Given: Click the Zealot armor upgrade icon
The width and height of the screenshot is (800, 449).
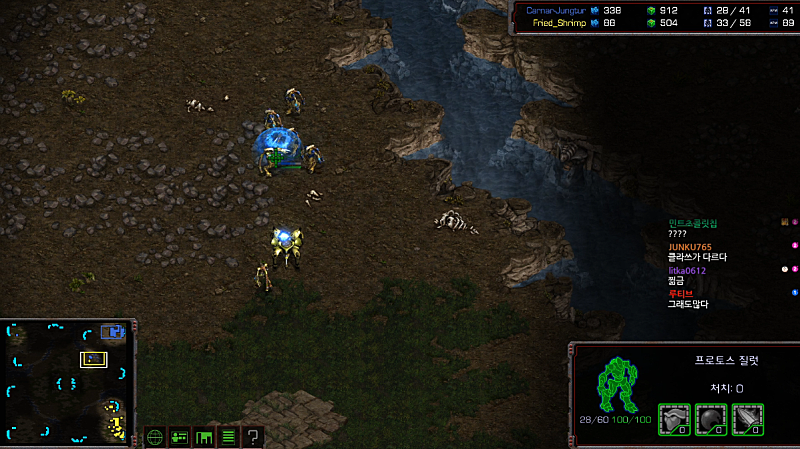Looking at the screenshot, I should click(675, 418).
